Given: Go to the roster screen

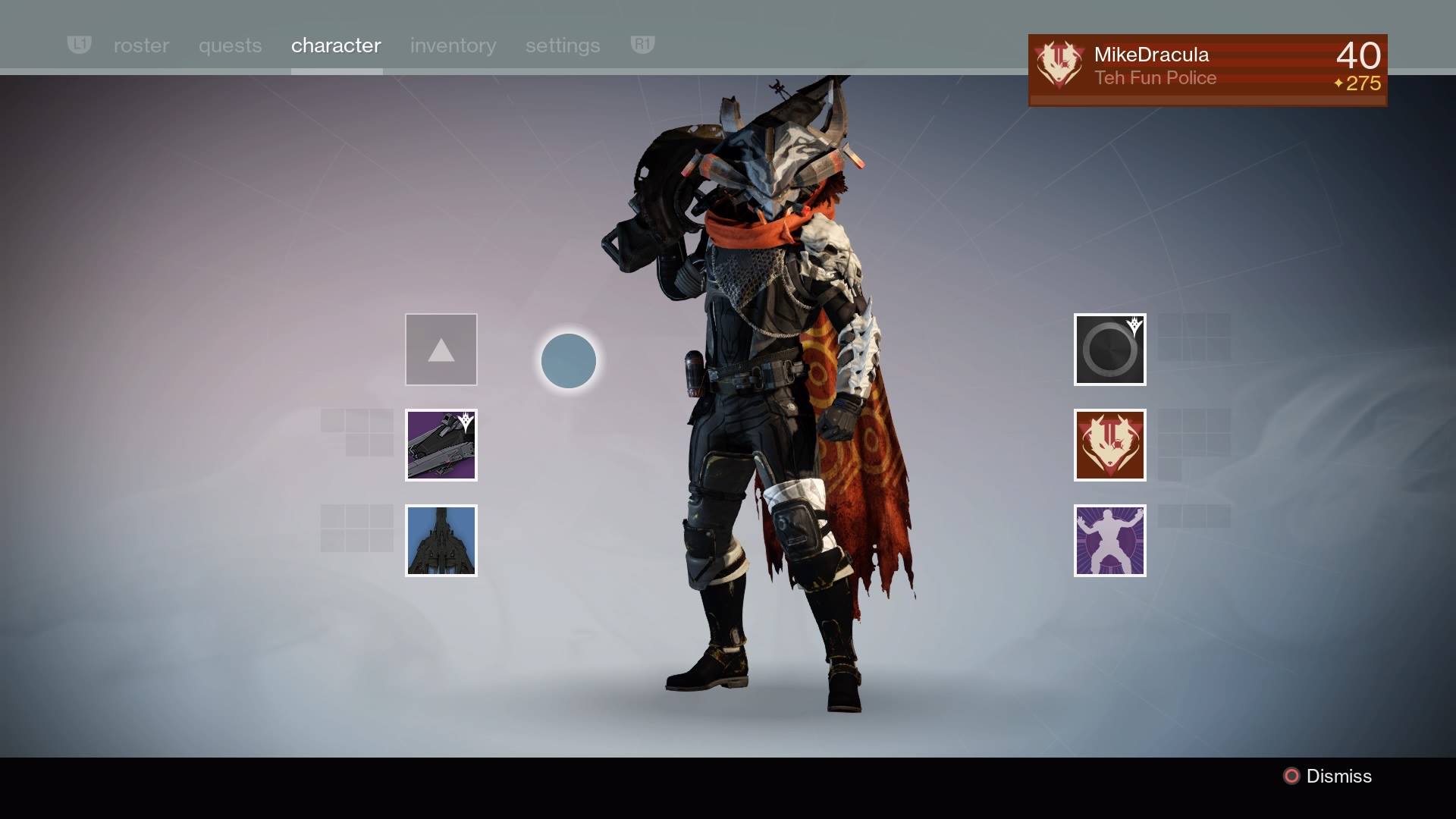Looking at the screenshot, I should click(x=141, y=45).
